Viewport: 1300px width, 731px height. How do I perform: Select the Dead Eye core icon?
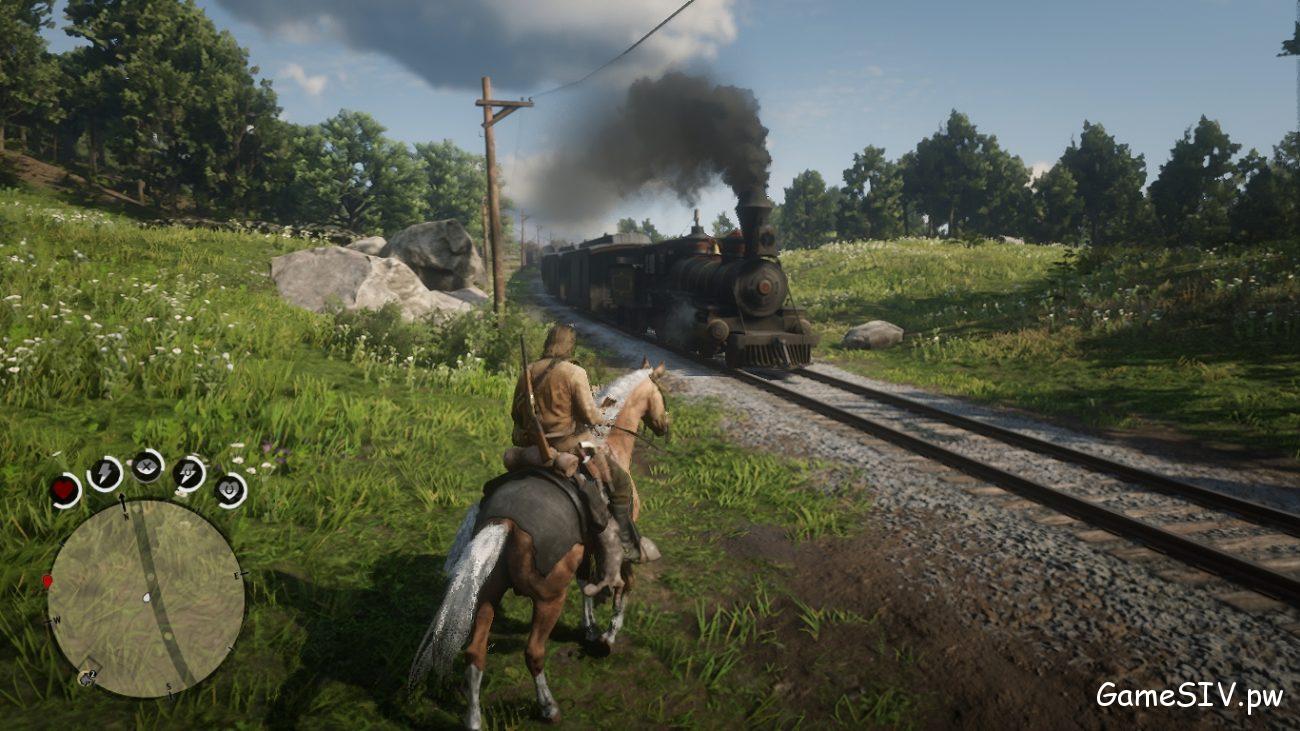coord(145,468)
